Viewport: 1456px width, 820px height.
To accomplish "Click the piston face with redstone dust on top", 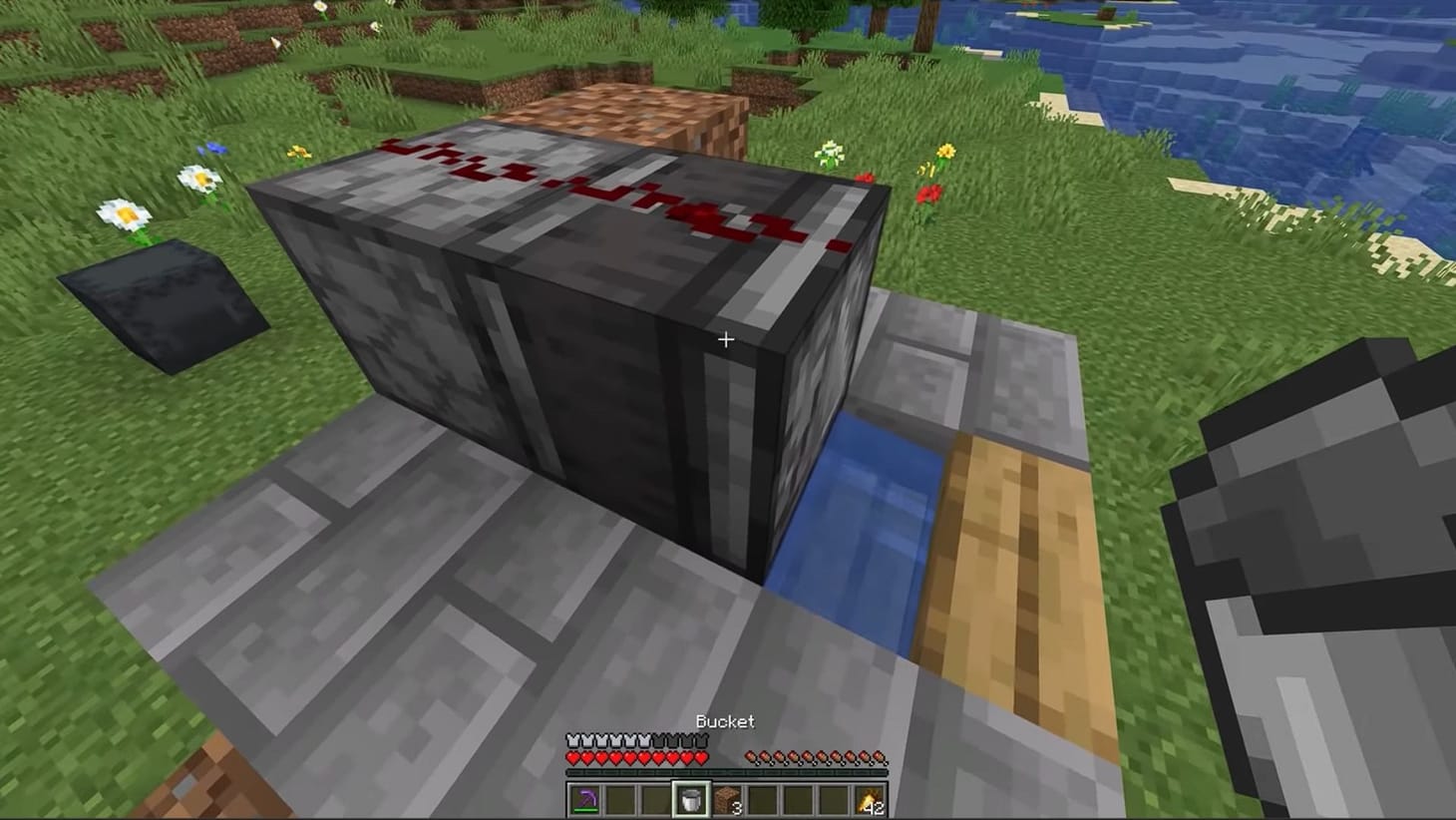I will tap(598, 200).
